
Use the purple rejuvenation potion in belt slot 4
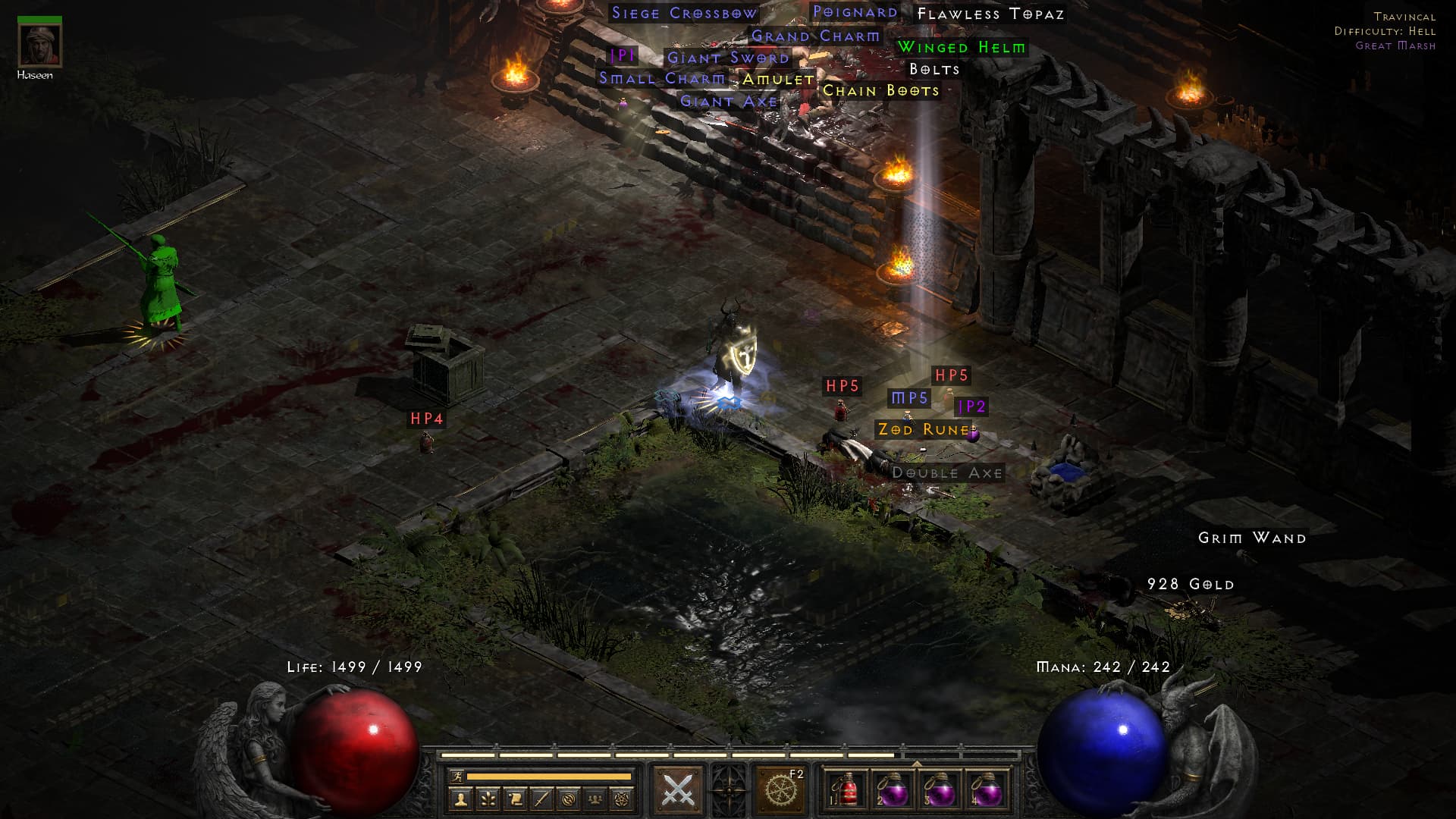tap(987, 791)
